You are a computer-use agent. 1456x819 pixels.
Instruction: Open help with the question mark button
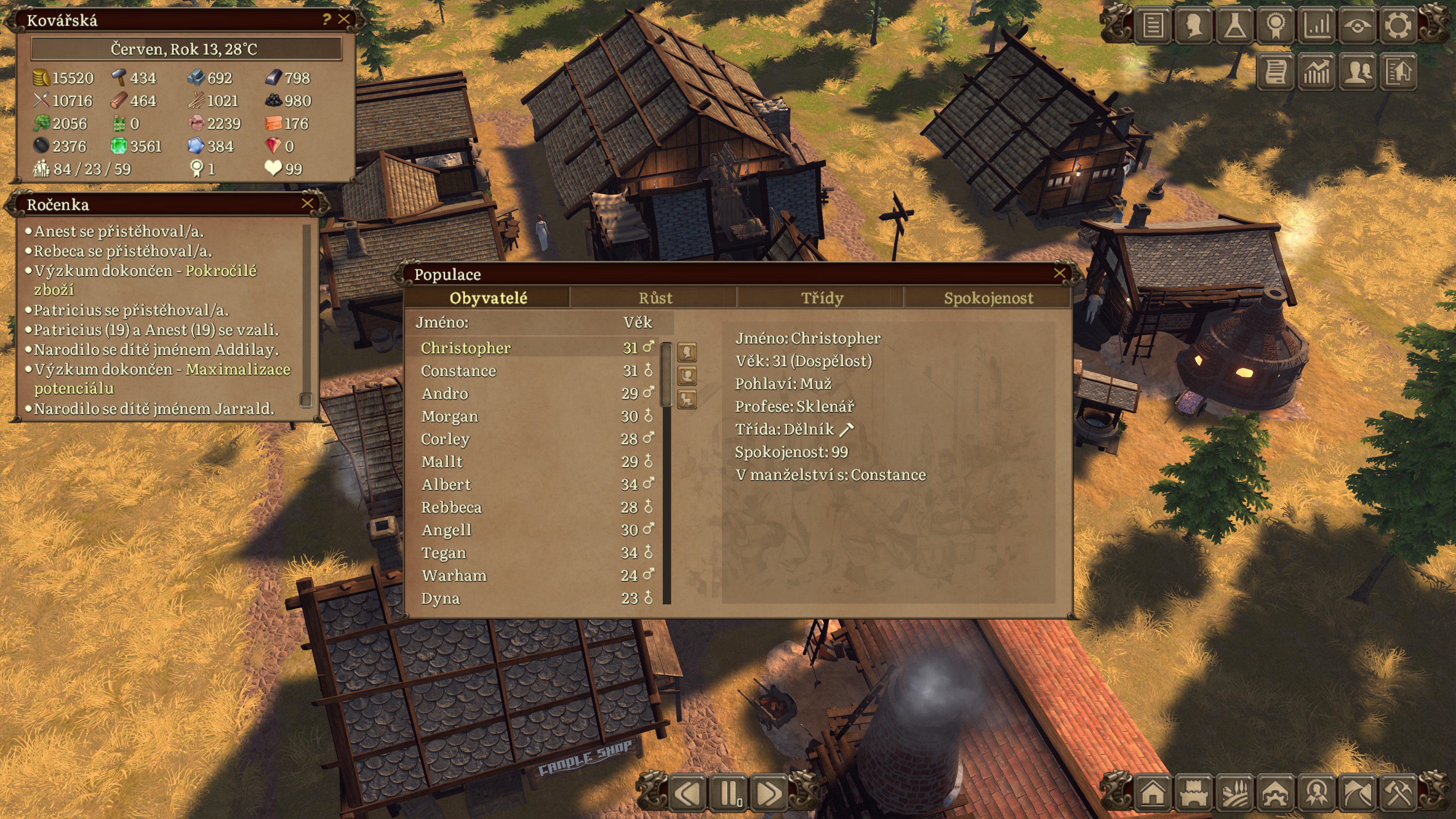(x=326, y=19)
